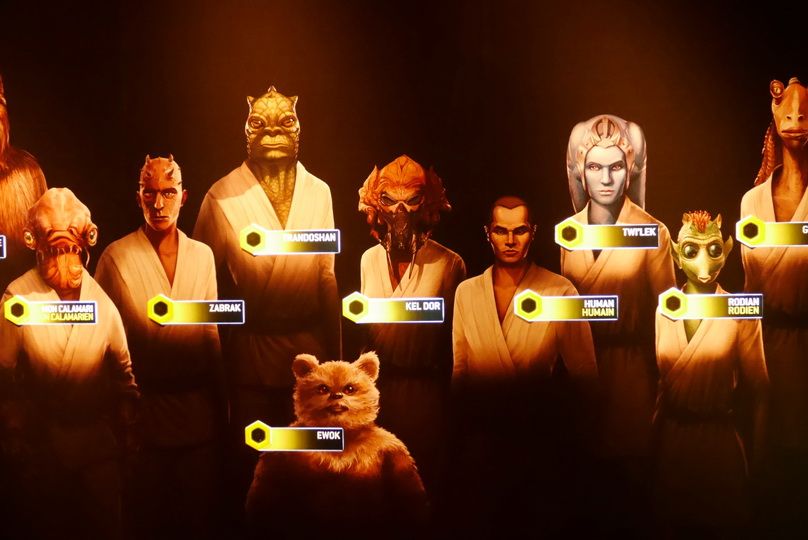Select the Mon Calamari species label
Image resolution: width=808 pixels, height=540 pixels.
(x=52, y=311)
